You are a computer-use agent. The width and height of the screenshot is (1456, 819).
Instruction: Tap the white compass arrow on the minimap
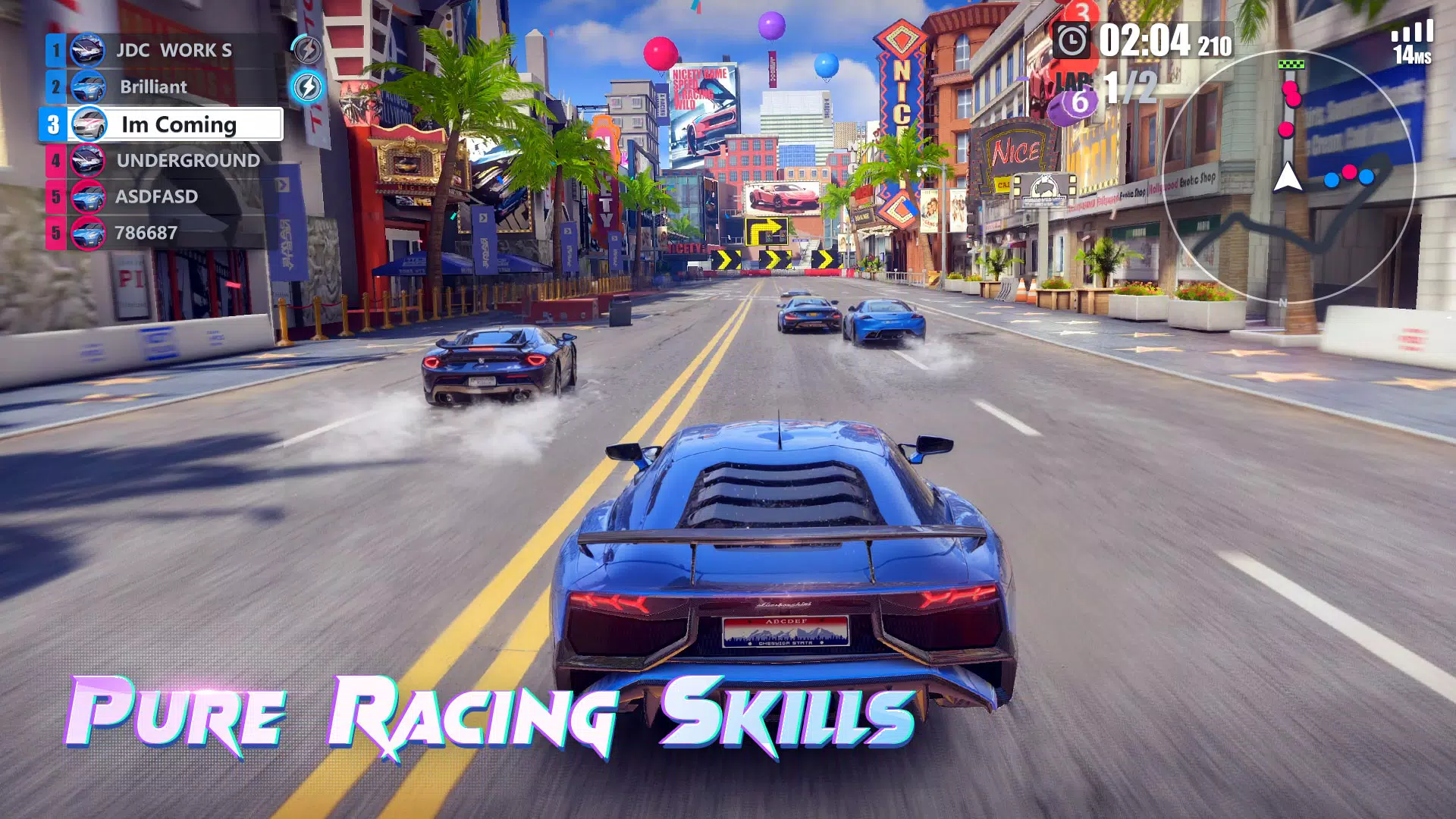[x=1288, y=176]
